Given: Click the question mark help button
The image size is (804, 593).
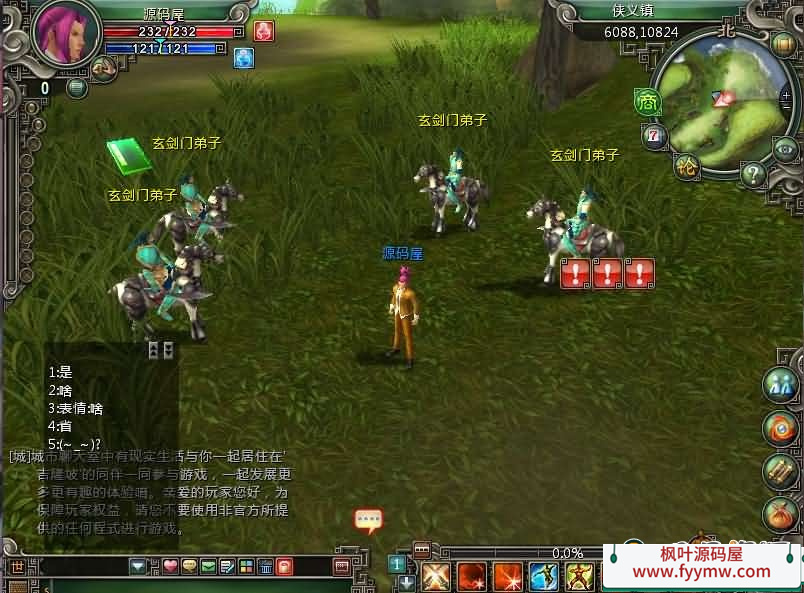Looking at the screenshot, I should (753, 174).
